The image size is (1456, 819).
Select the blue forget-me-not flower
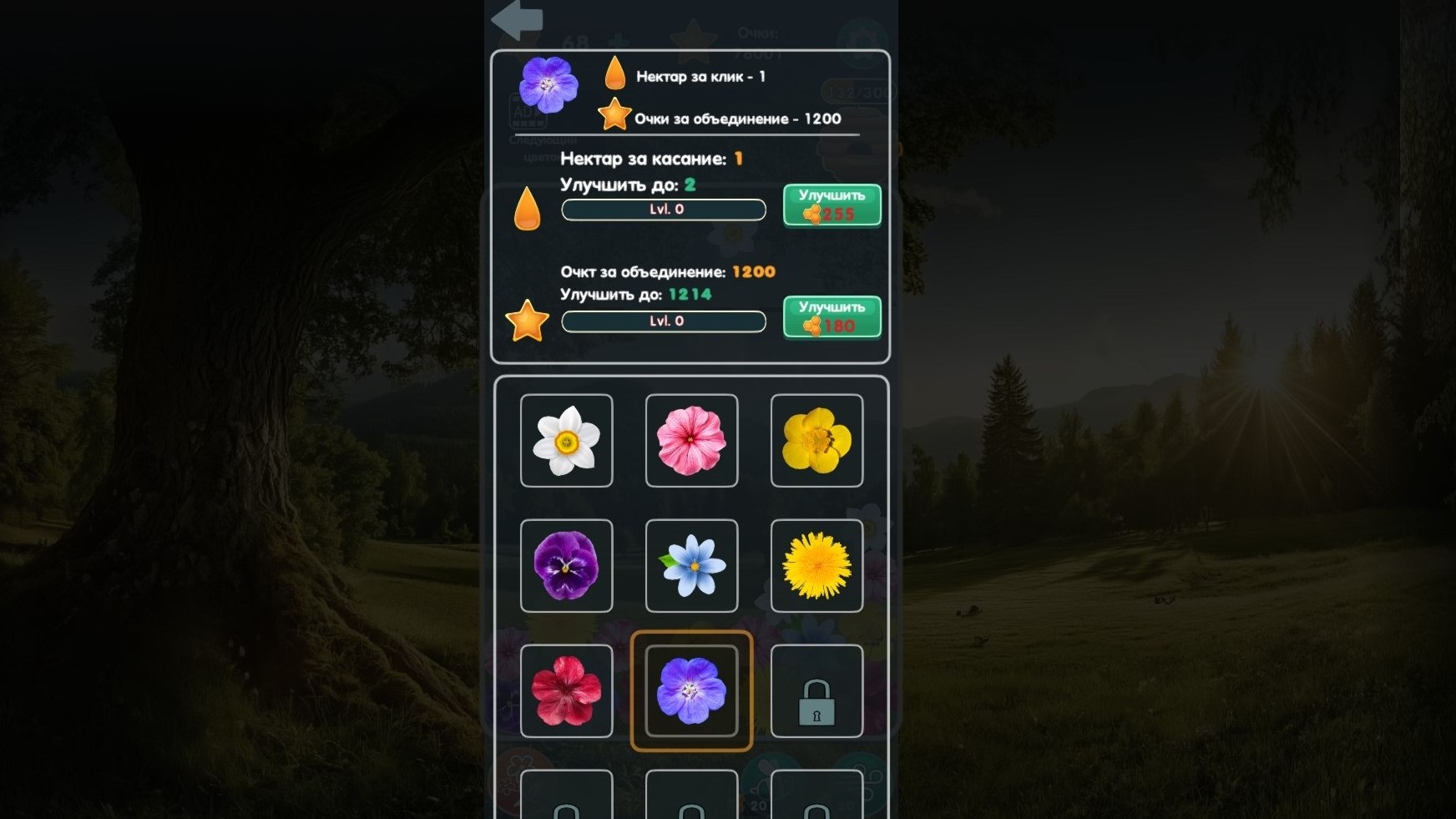point(691,565)
